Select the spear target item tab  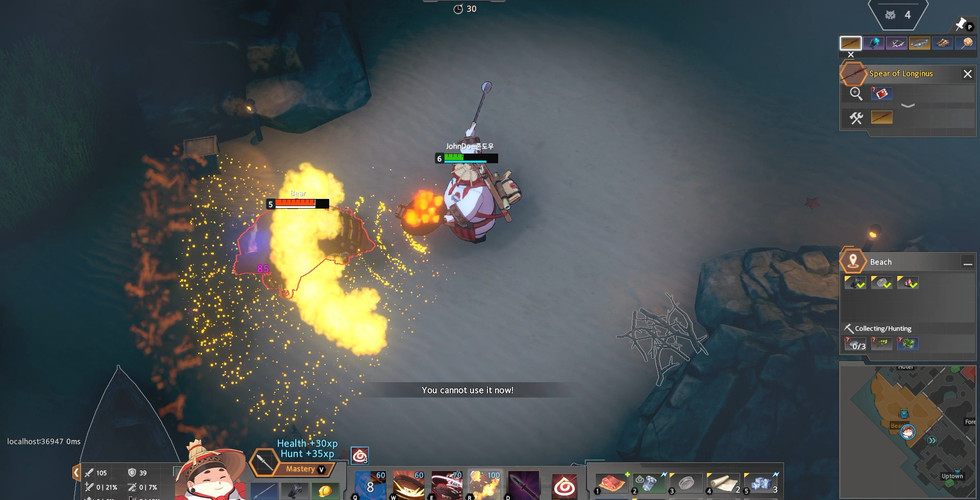coord(851,44)
